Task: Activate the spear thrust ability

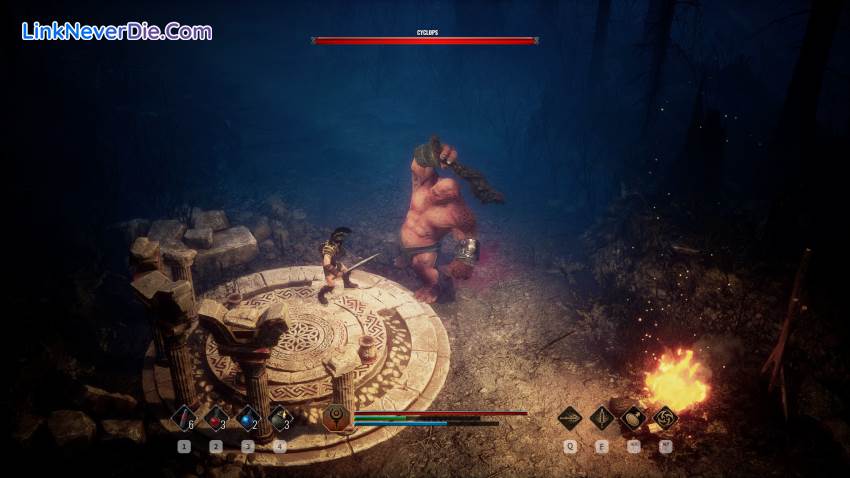Action: 570,418
